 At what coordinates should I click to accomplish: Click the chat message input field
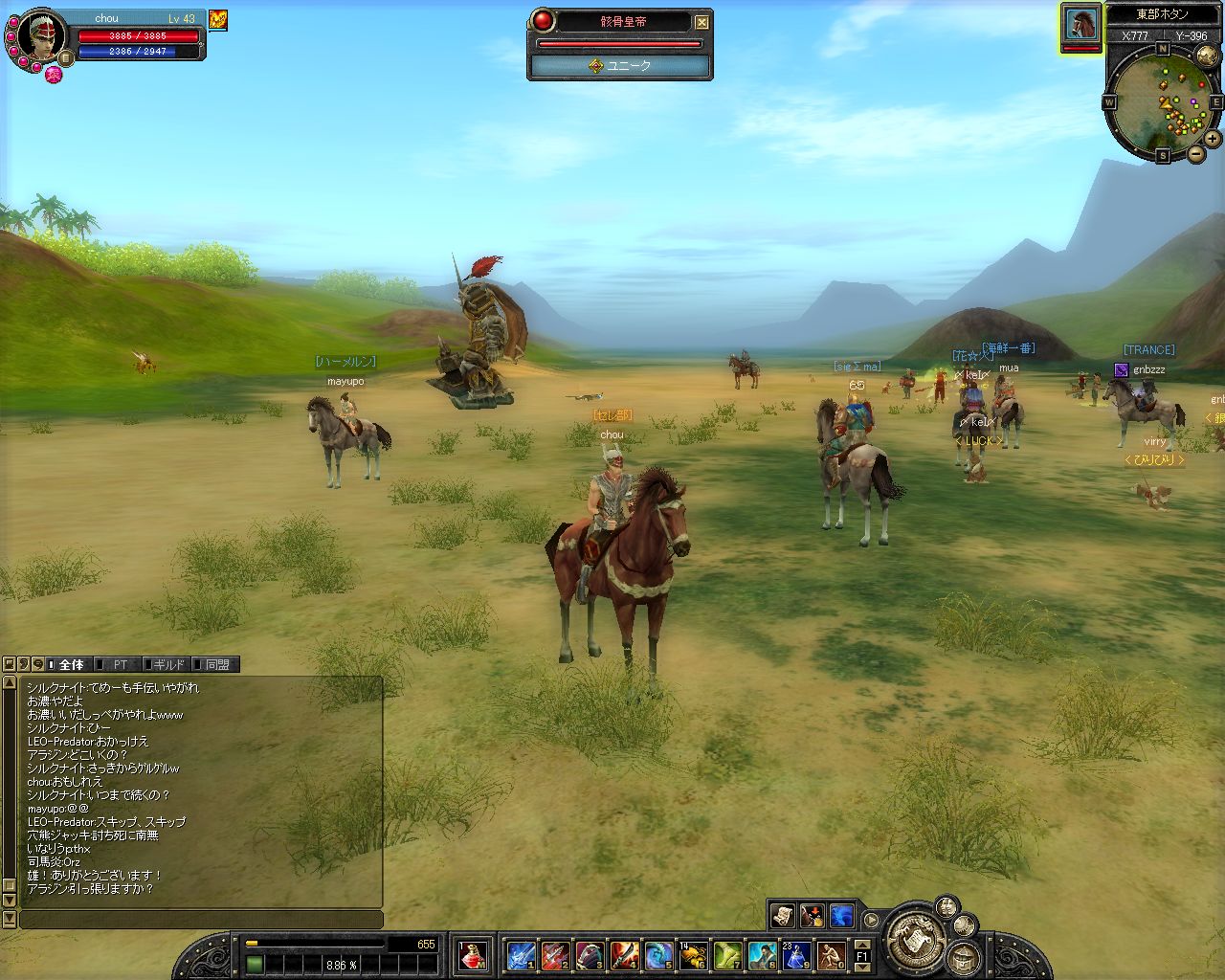click(201, 920)
